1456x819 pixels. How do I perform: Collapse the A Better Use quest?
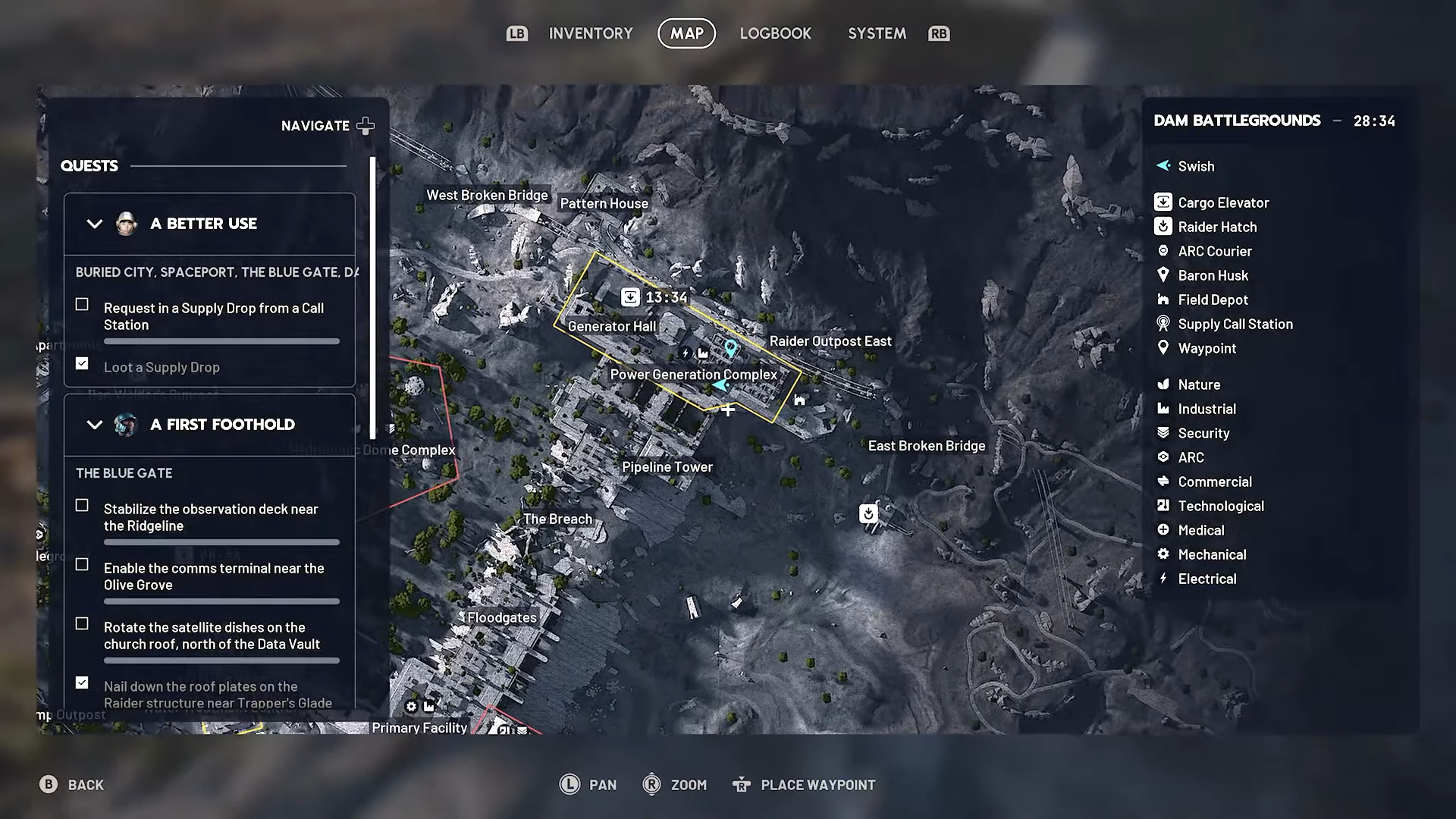tap(95, 224)
